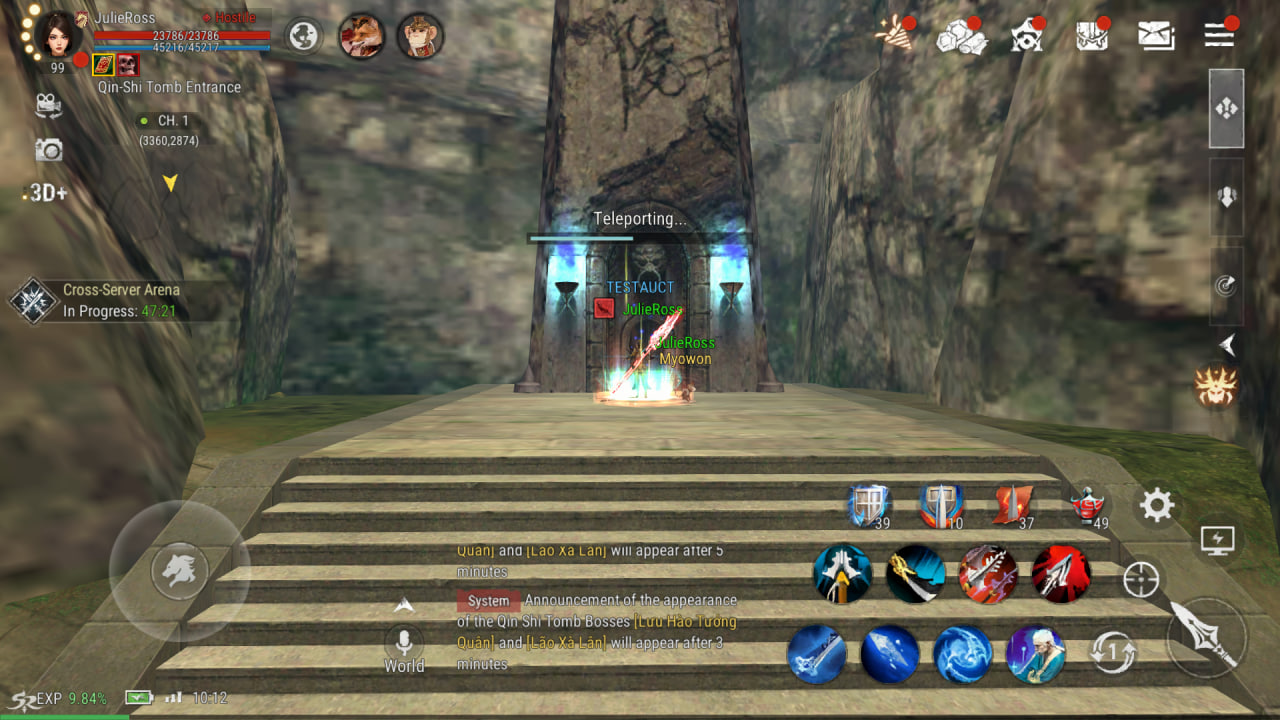Open the gear settings button
The image size is (1280, 720).
point(1157,506)
